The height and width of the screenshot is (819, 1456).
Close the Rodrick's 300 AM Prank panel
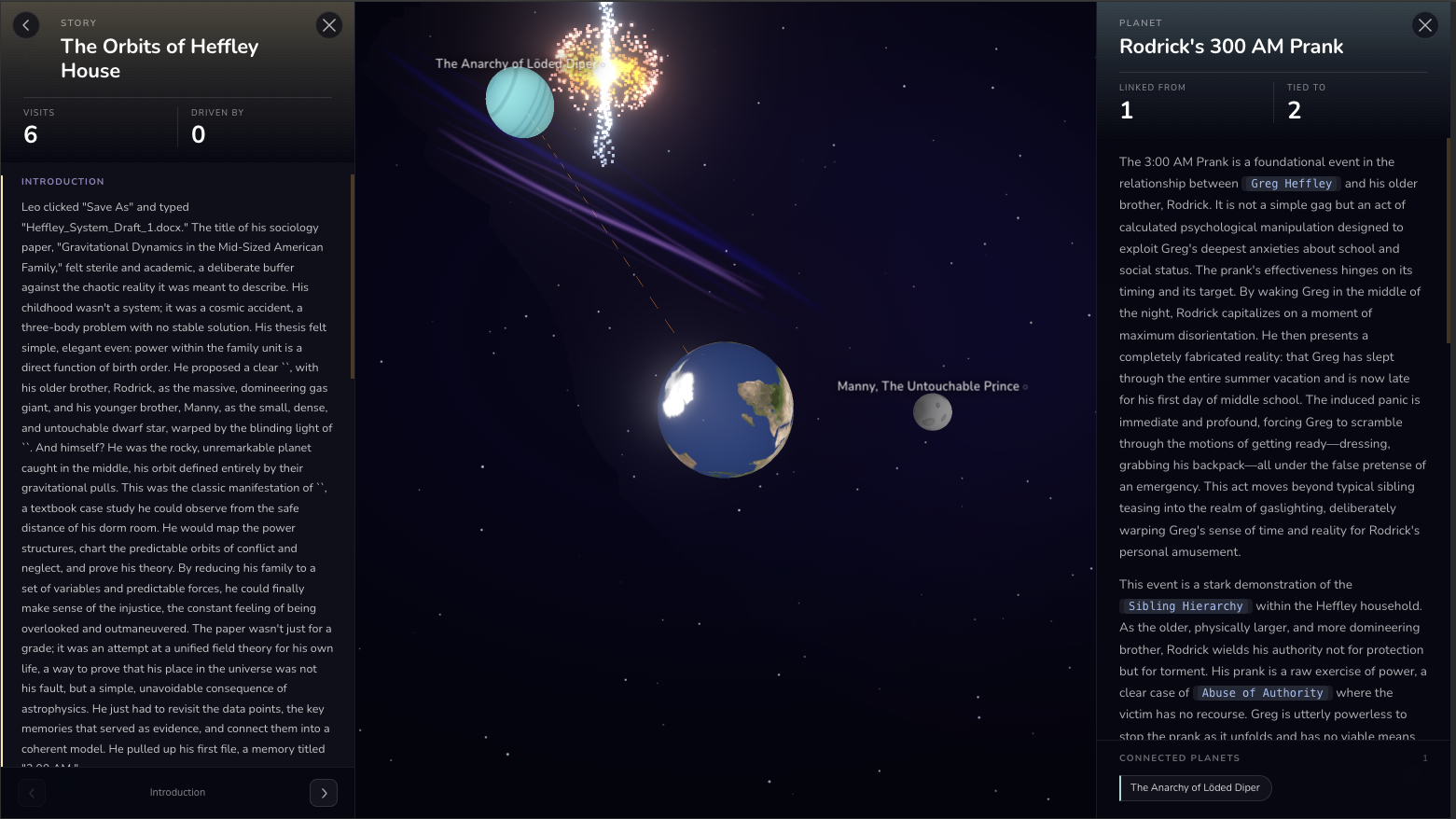[x=1424, y=25]
